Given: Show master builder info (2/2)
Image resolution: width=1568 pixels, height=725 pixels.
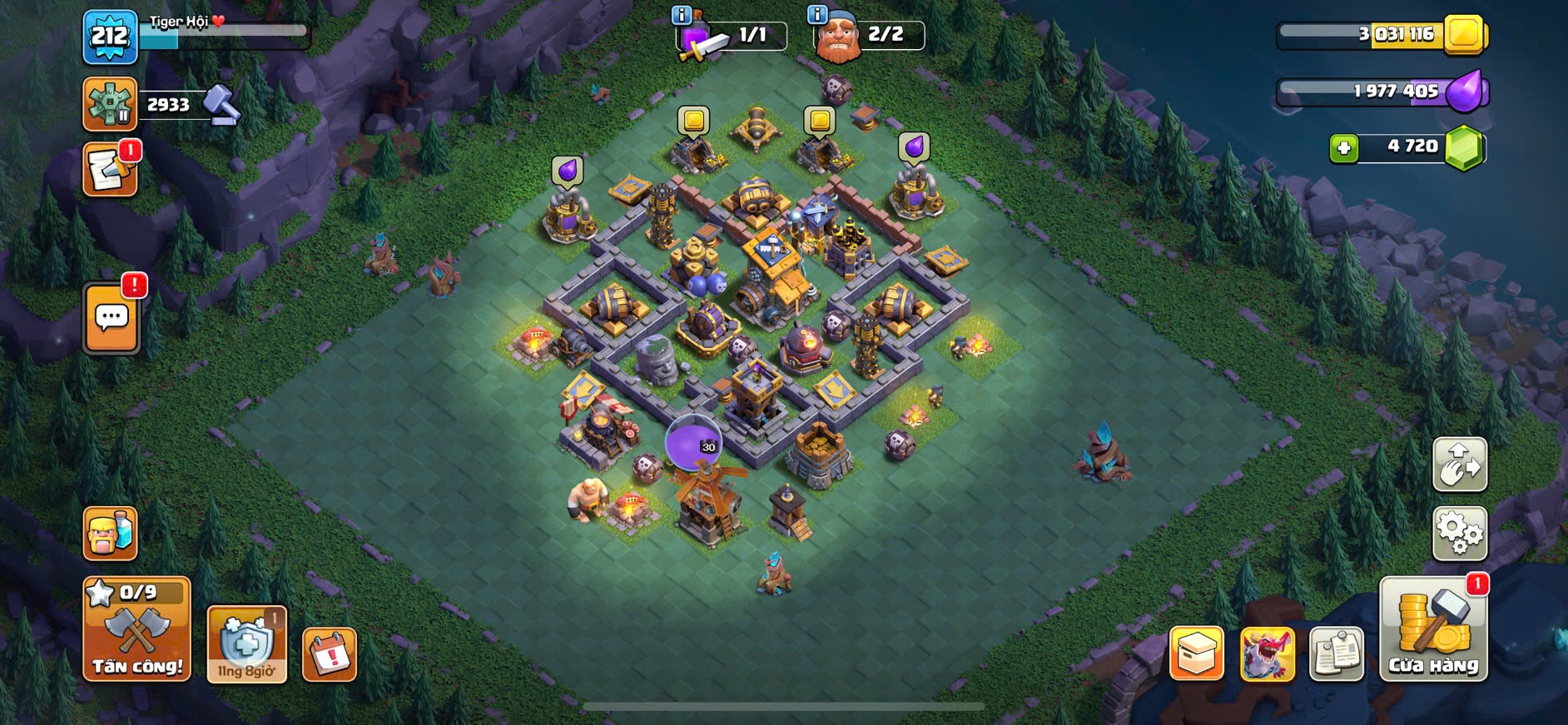Looking at the screenshot, I should pos(817,14).
